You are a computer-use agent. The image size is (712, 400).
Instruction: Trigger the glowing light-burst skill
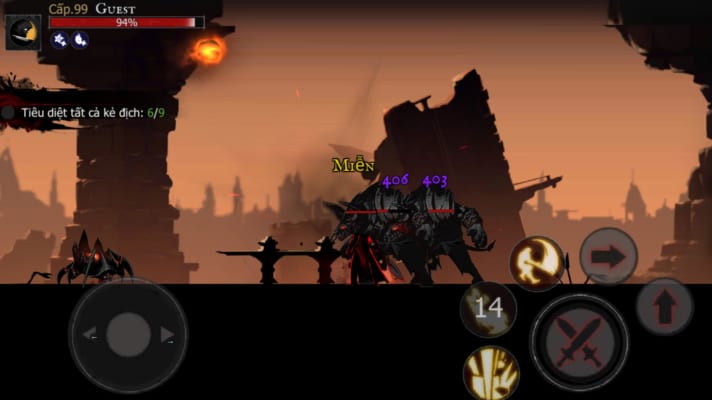click(491, 373)
